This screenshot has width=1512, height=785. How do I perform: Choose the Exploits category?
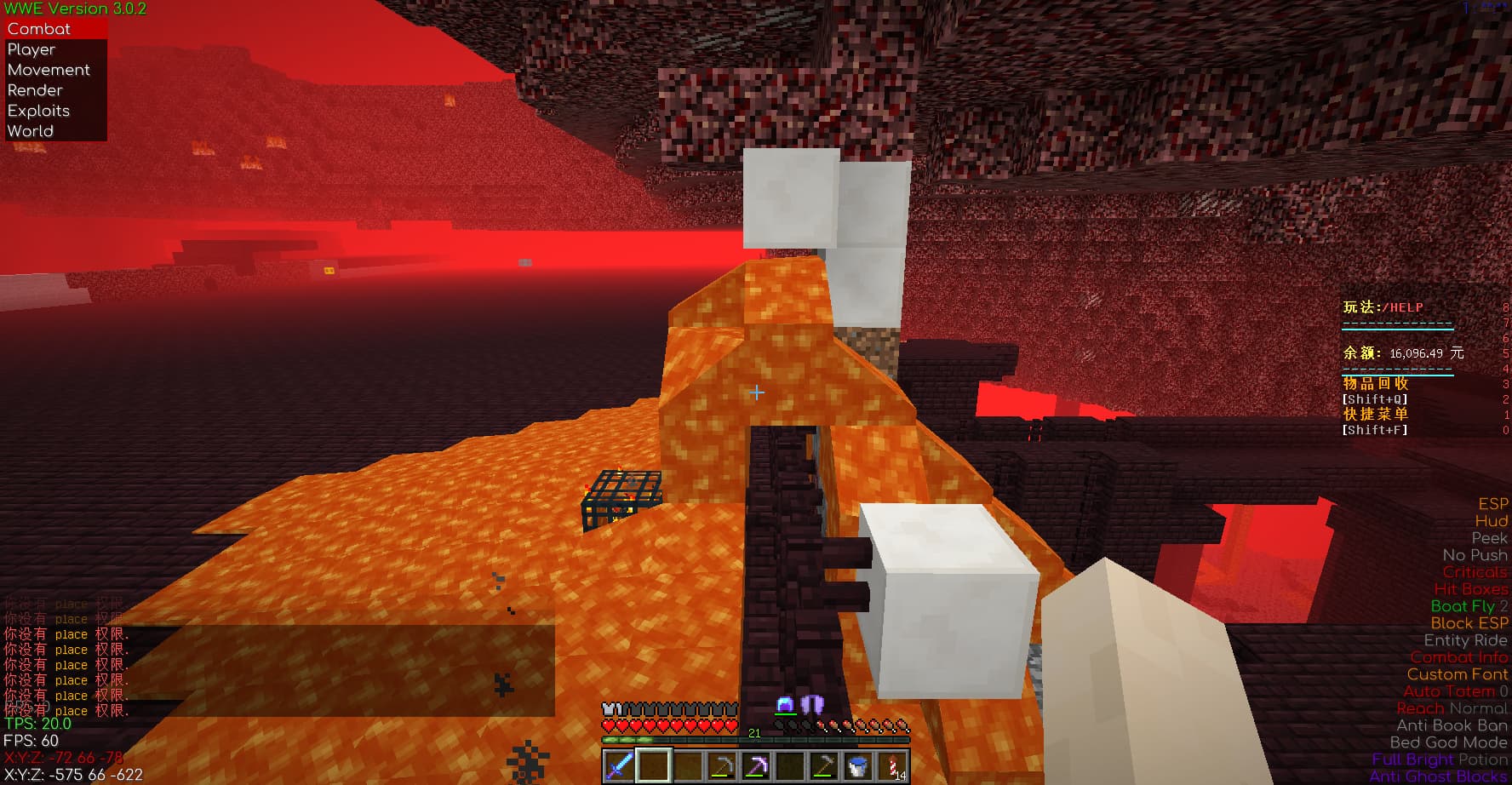click(x=38, y=111)
